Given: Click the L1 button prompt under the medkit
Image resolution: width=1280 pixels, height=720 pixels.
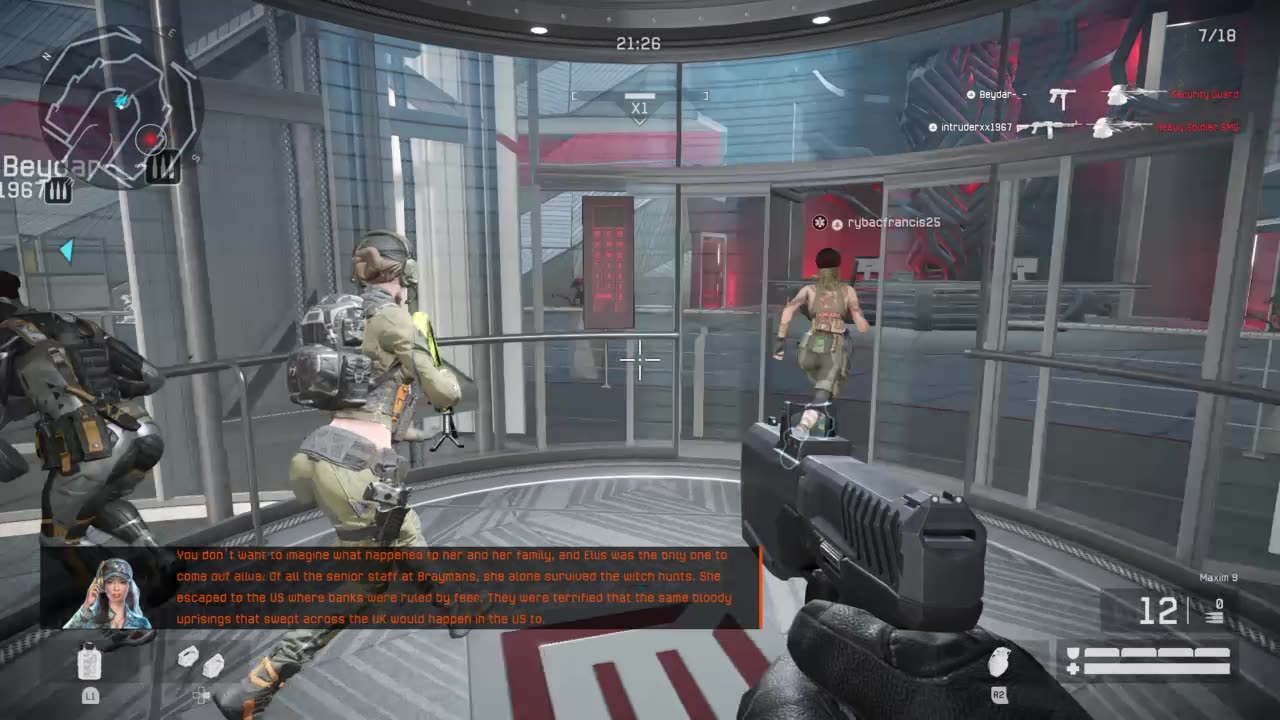Looking at the screenshot, I should click(x=90, y=695).
